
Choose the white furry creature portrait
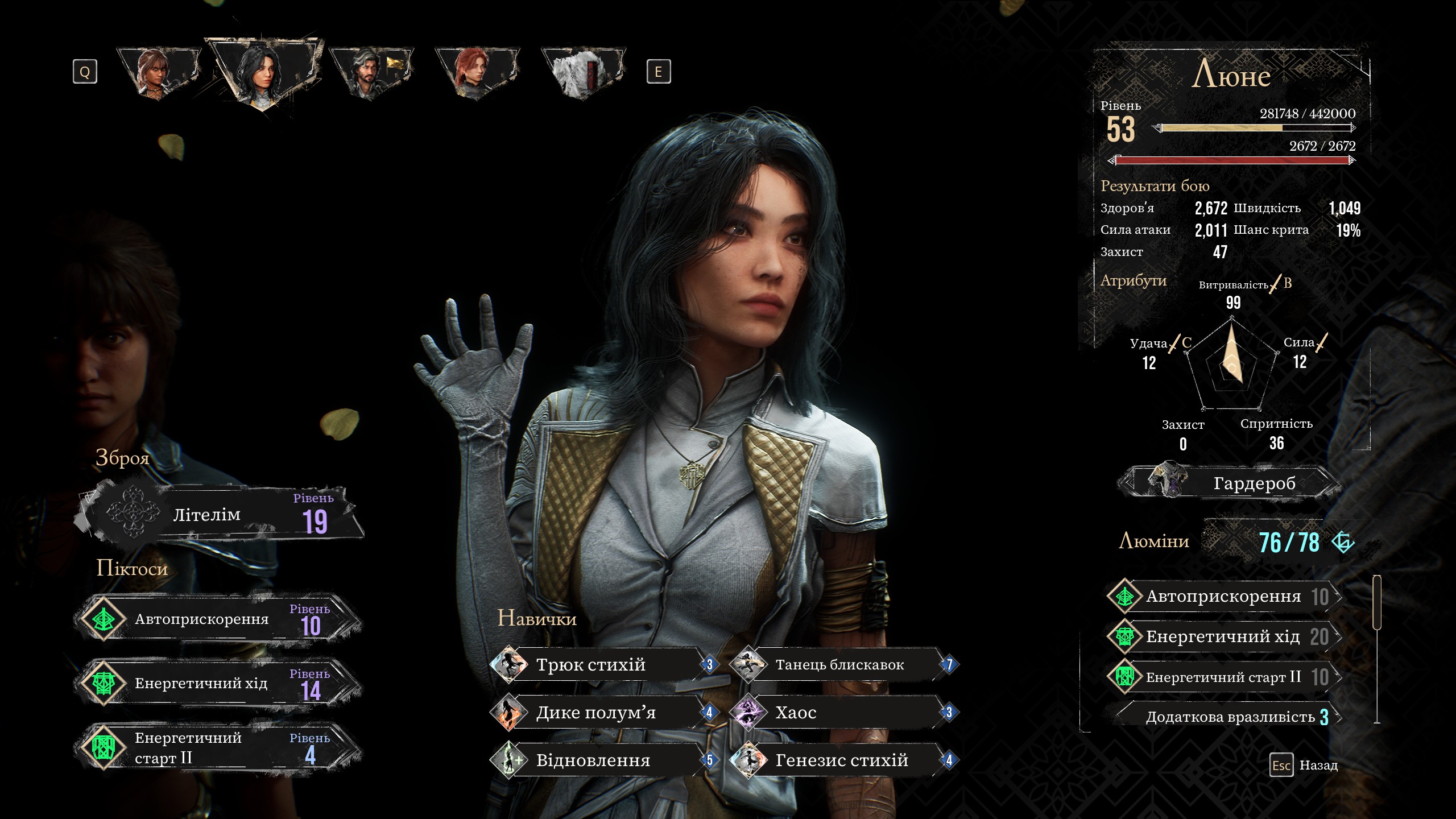pos(582,73)
